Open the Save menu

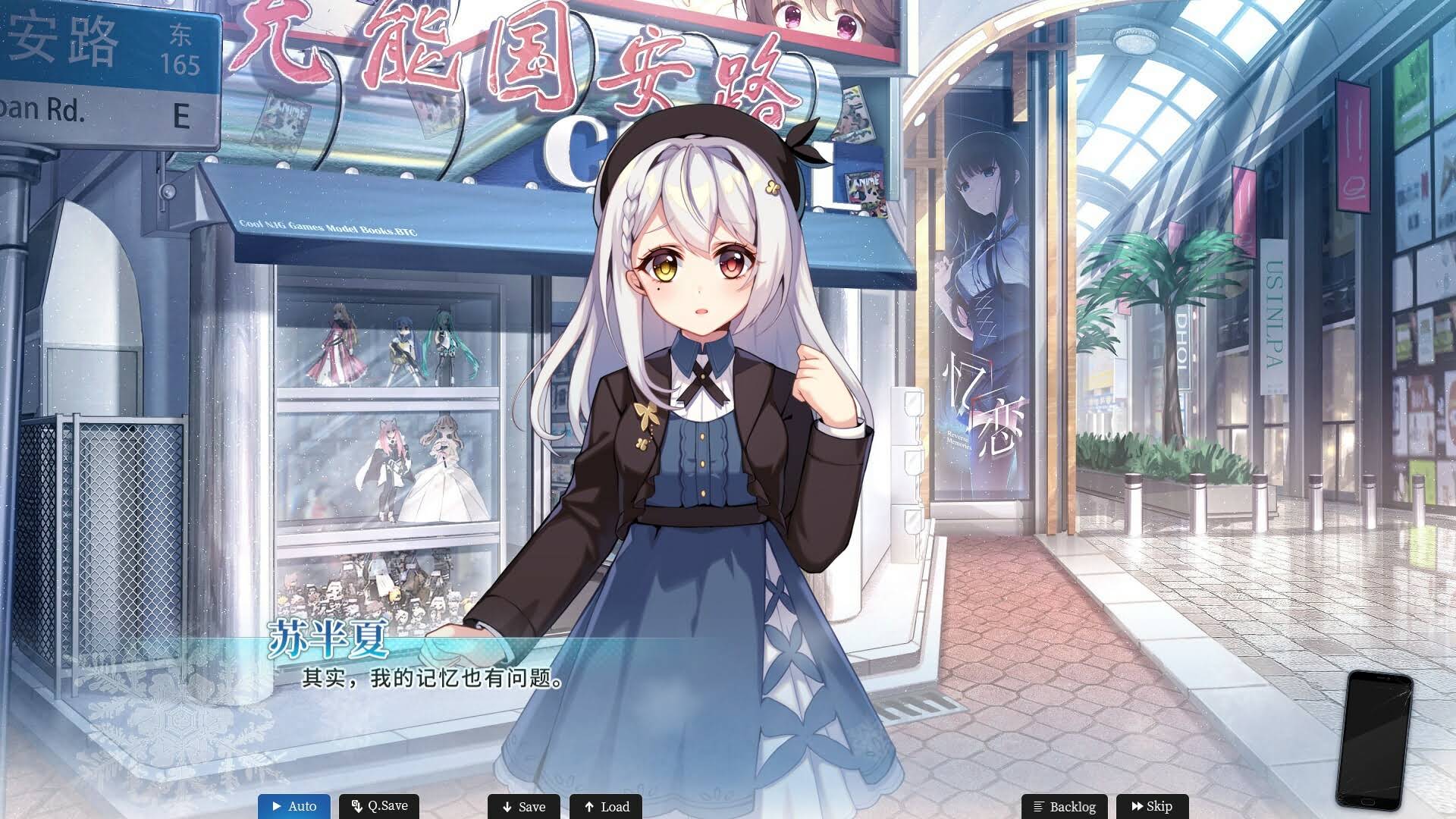[x=523, y=807]
